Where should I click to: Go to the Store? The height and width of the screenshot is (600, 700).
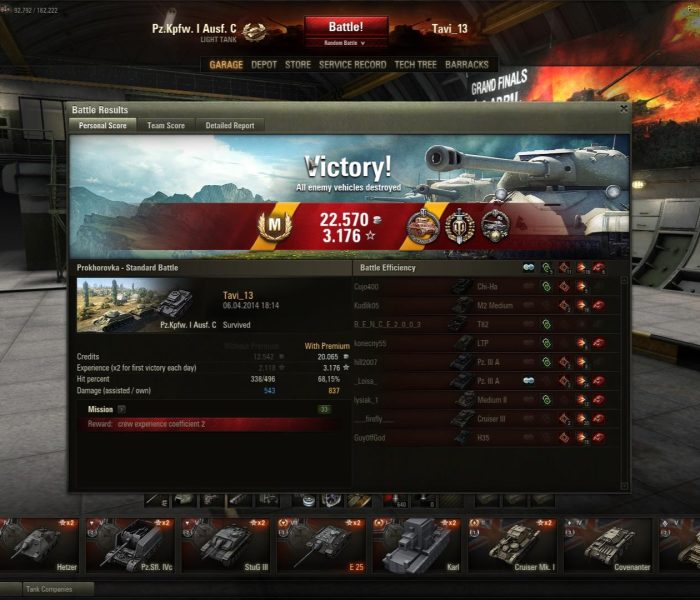coord(298,65)
